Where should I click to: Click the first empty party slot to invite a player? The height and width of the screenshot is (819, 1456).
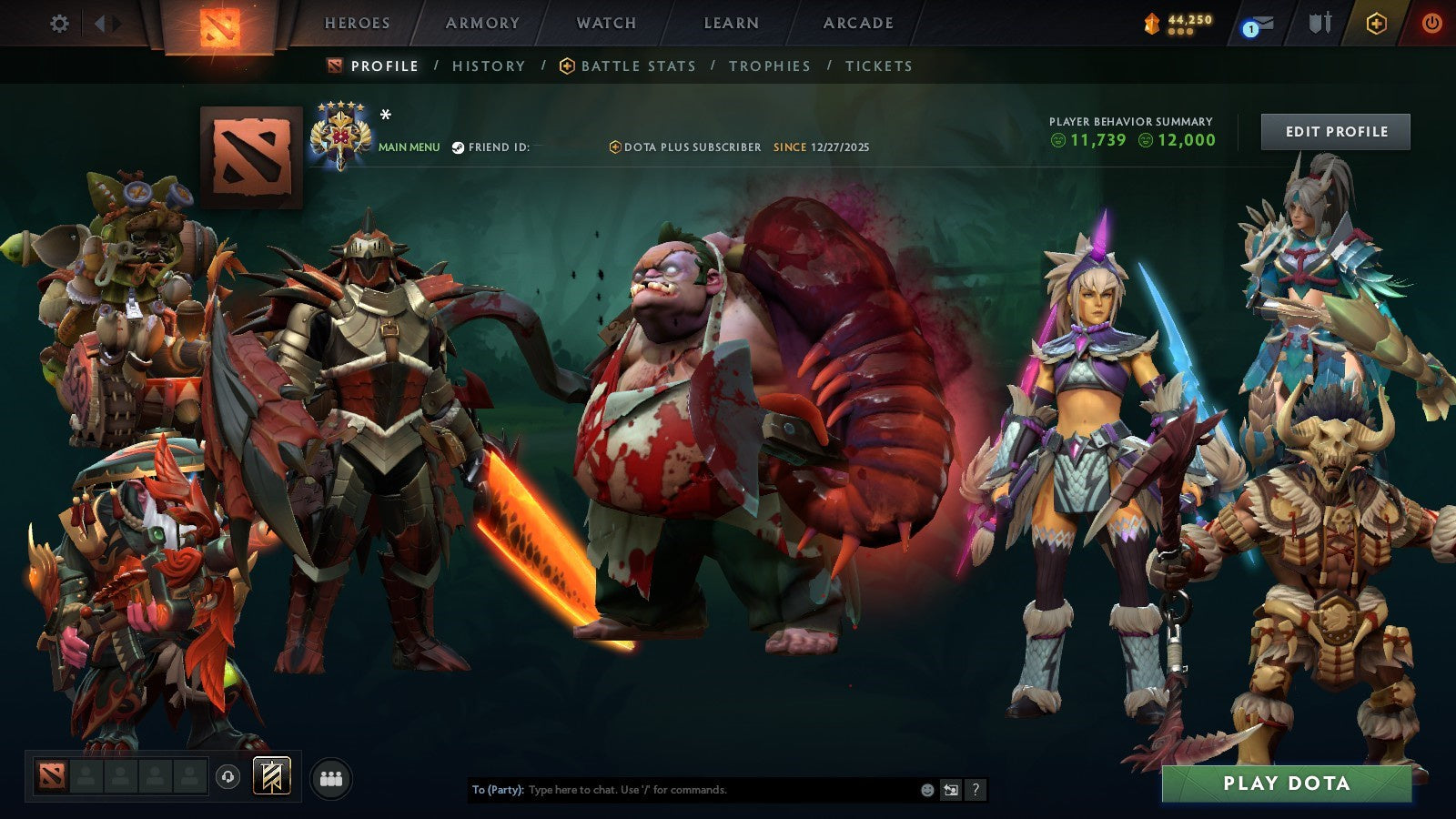84,773
